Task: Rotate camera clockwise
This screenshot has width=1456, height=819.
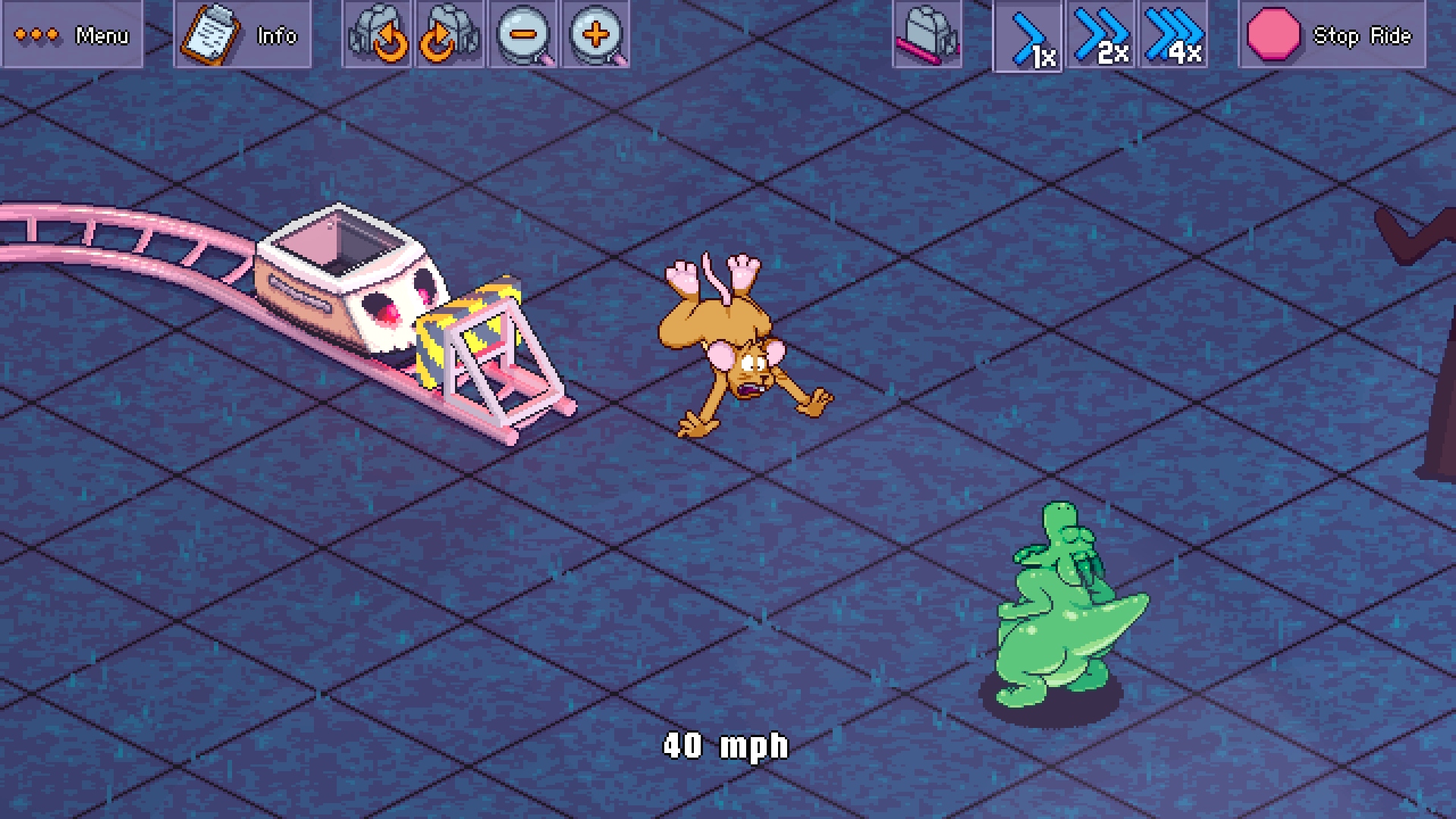Action: click(x=450, y=35)
